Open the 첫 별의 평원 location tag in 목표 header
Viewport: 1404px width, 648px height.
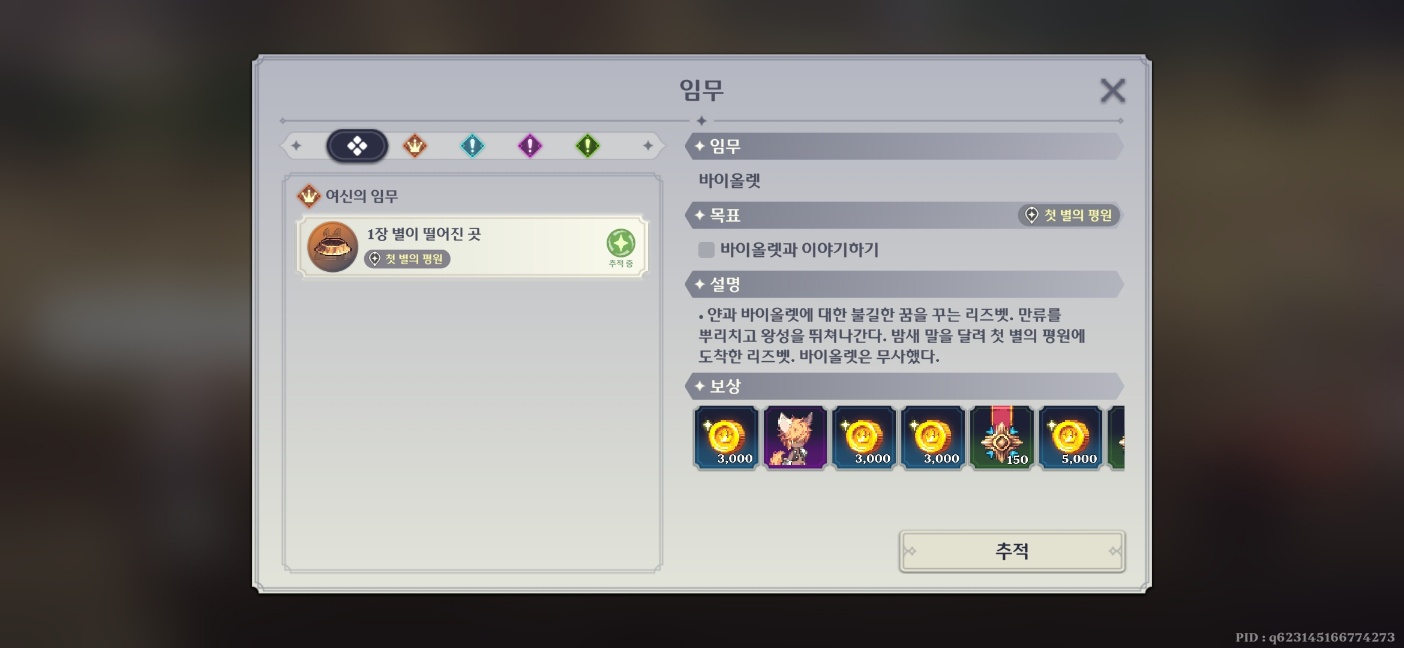(x=1069, y=215)
